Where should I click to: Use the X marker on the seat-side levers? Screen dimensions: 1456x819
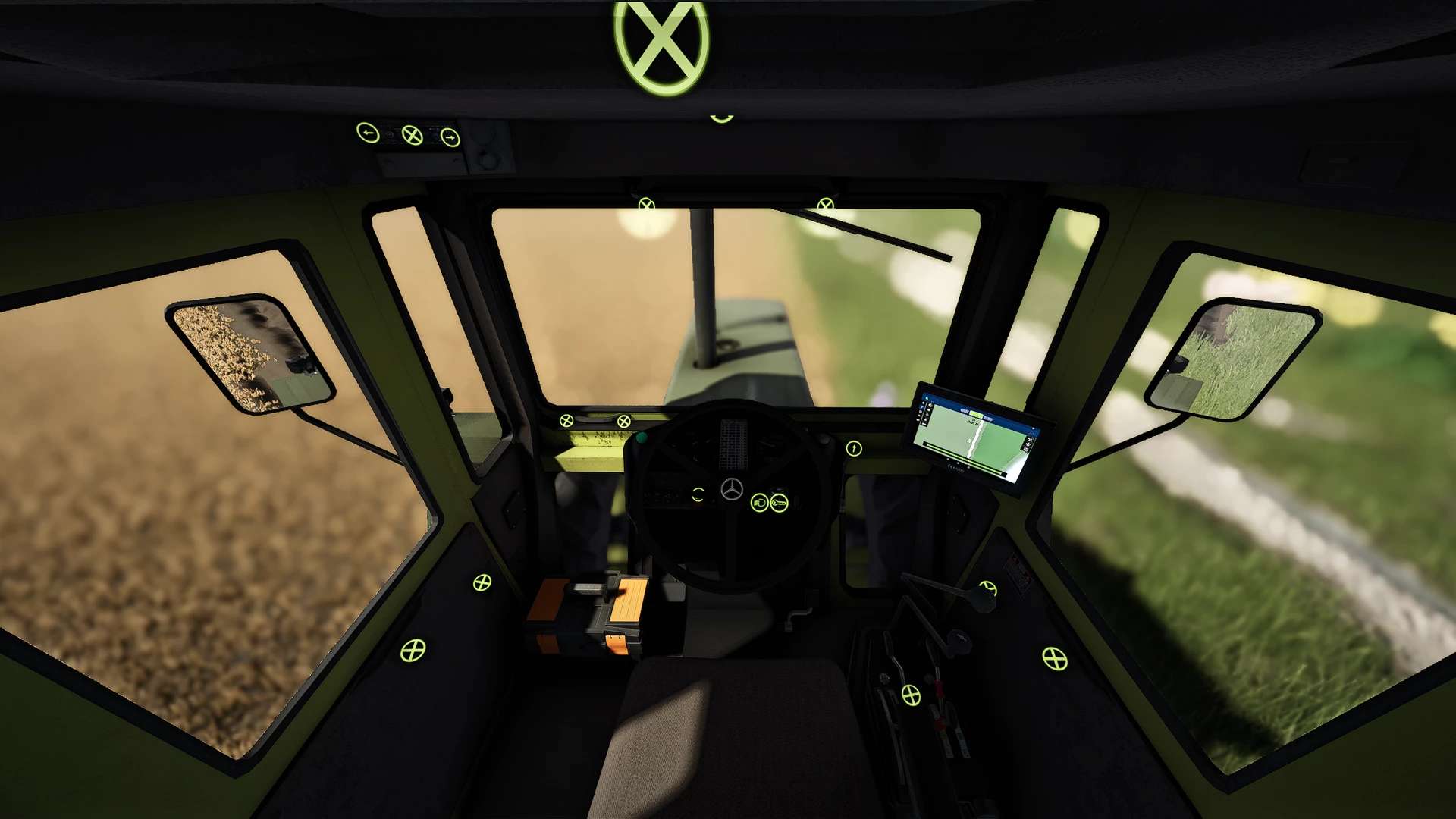[911, 695]
